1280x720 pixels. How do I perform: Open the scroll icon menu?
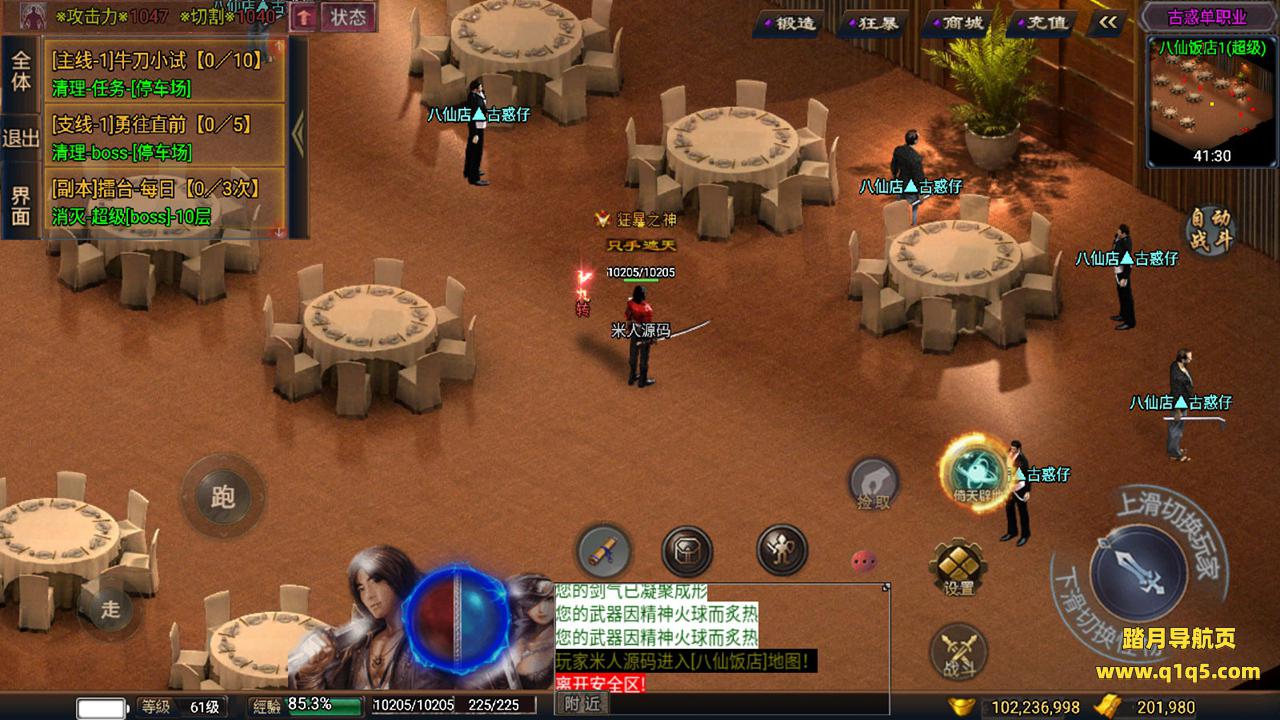tap(604, 551)
